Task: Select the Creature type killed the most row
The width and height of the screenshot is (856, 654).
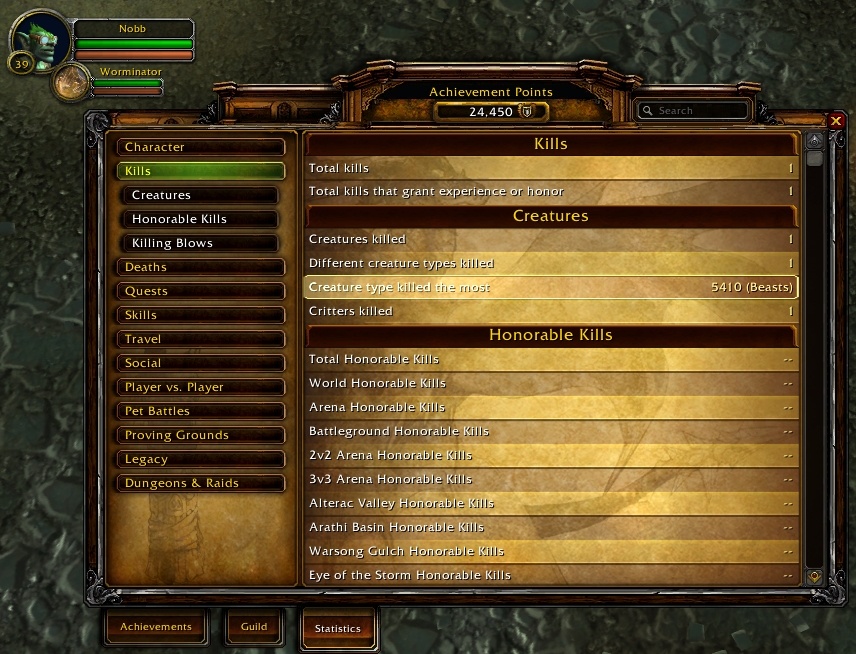Action: click(x=551, y=287)
